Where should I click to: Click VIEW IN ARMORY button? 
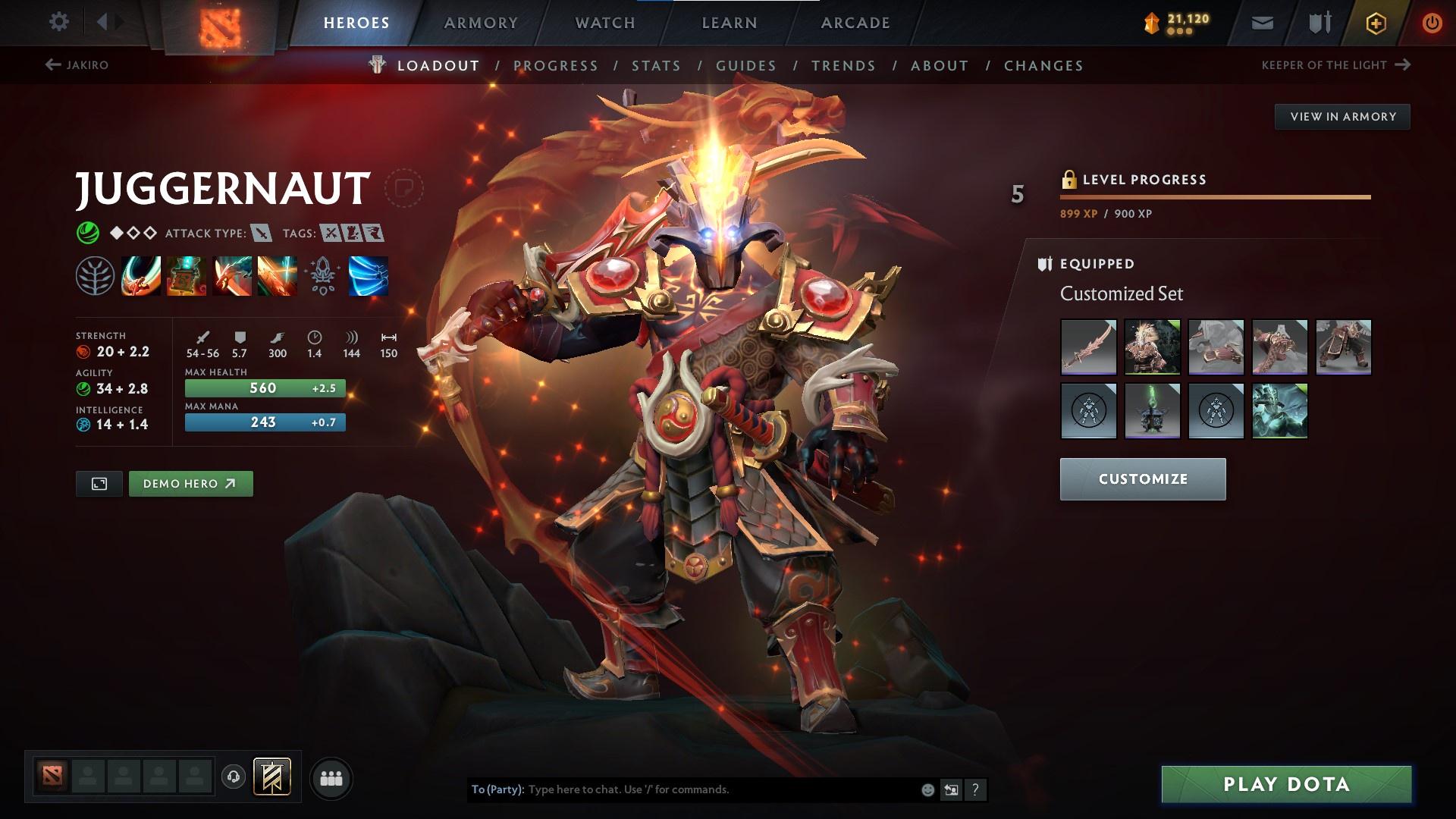(1342, 116)
